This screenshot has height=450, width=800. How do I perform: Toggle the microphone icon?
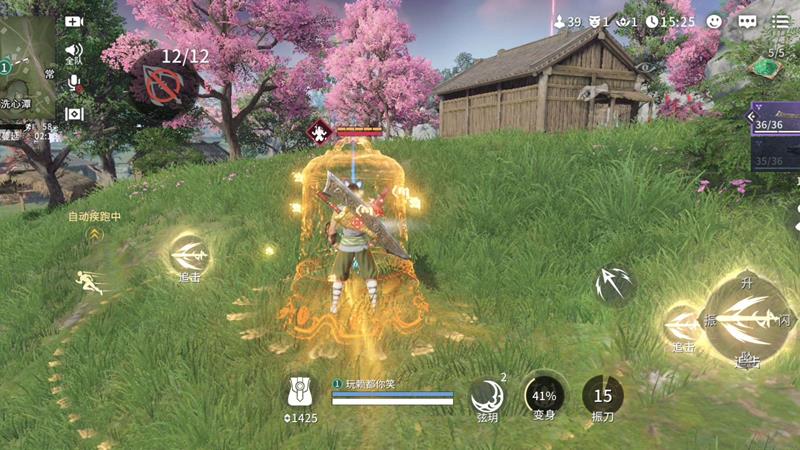tap(74, 83)
